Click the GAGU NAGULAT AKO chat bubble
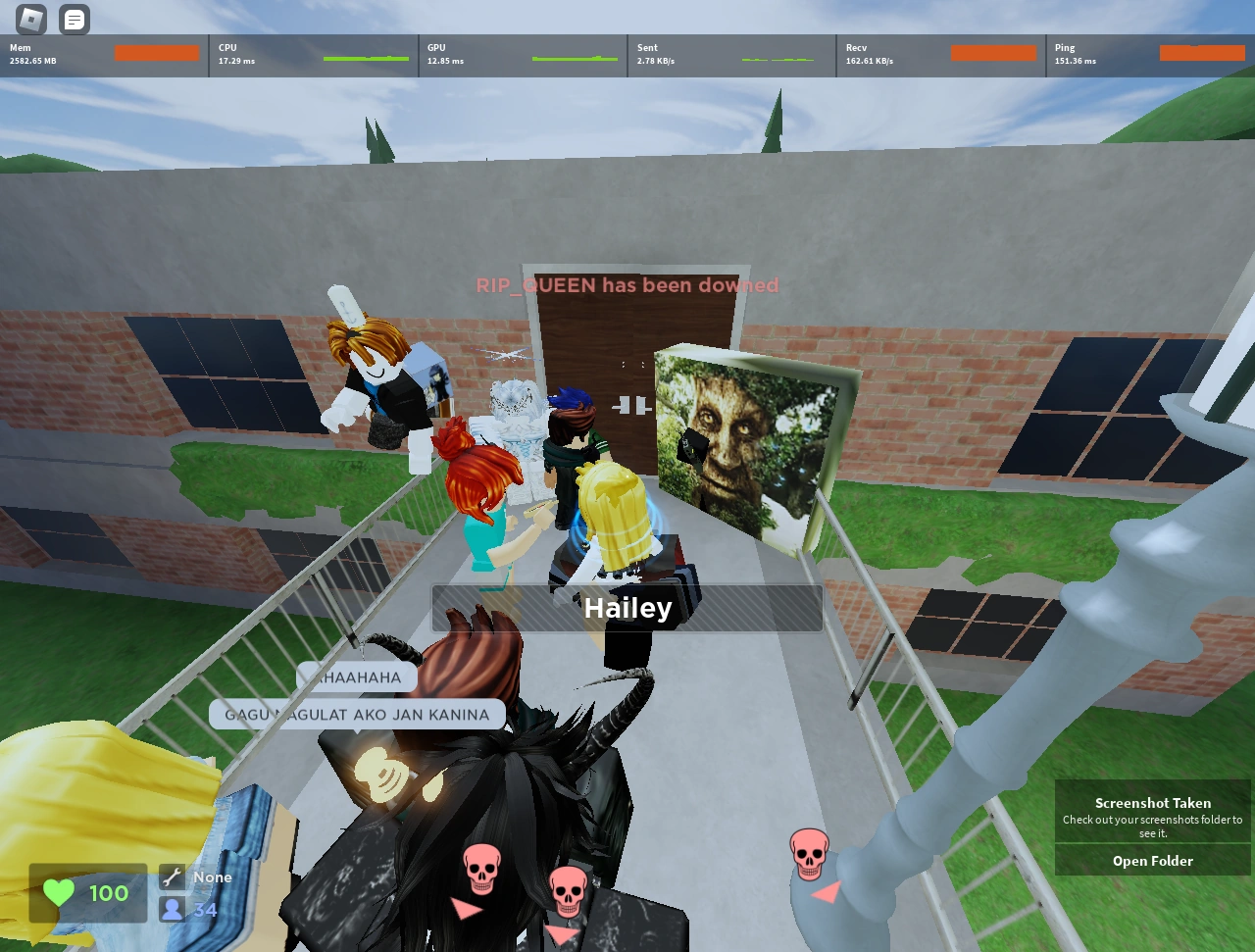Viewport: 1255px width, 952px height. (356, 715)
